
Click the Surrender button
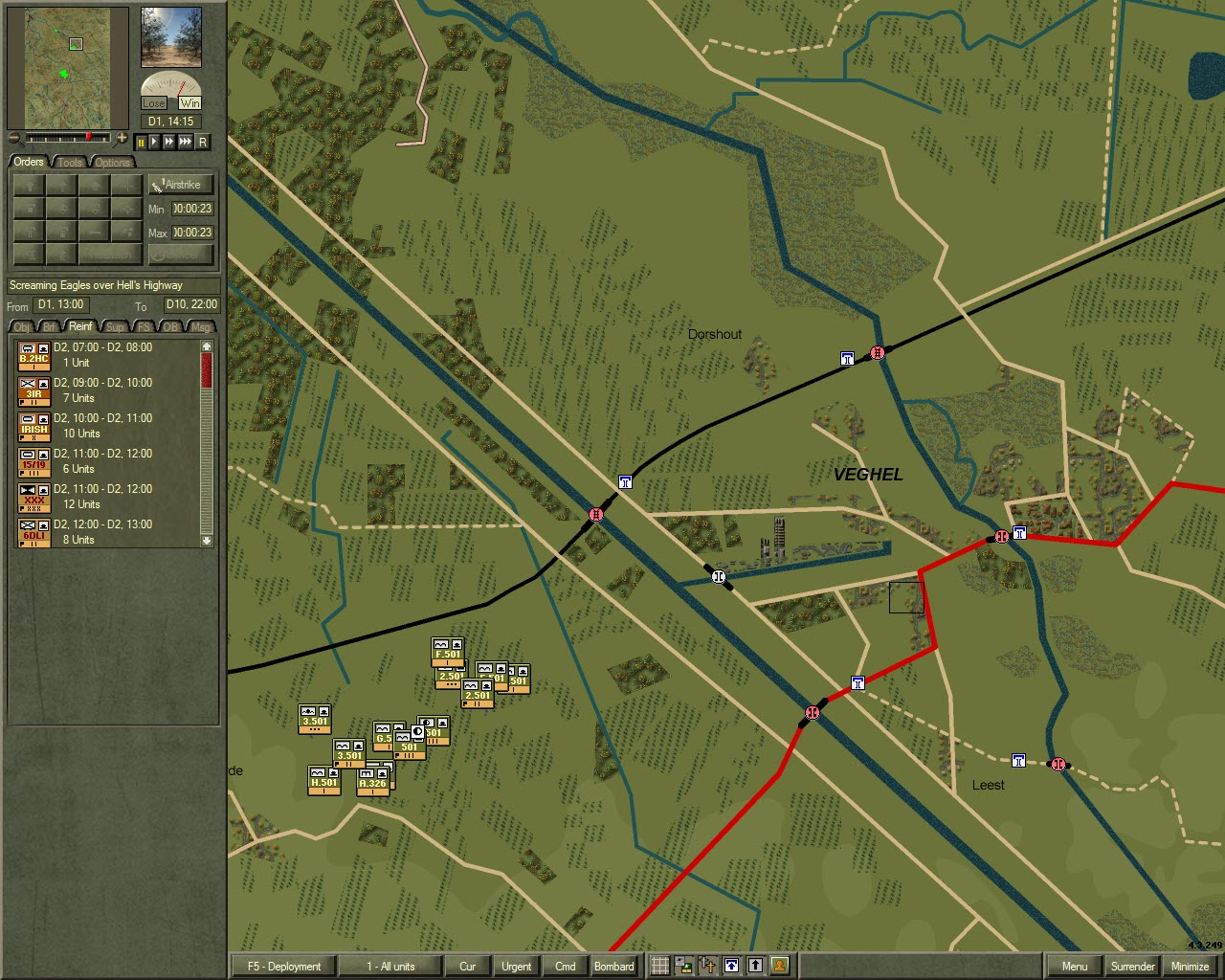pos(1133,966)
